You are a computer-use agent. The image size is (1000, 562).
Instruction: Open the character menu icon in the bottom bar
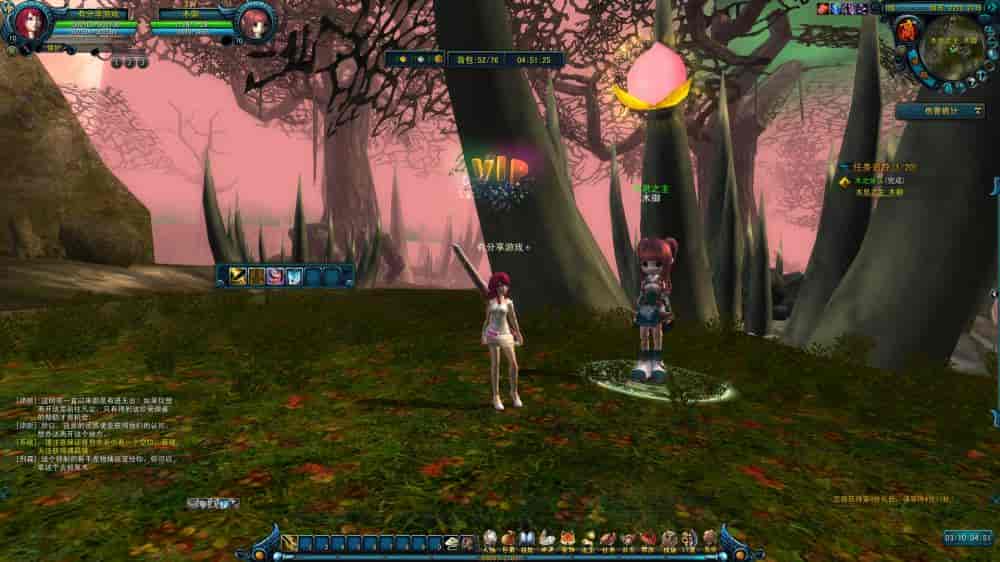pos(490,538)
